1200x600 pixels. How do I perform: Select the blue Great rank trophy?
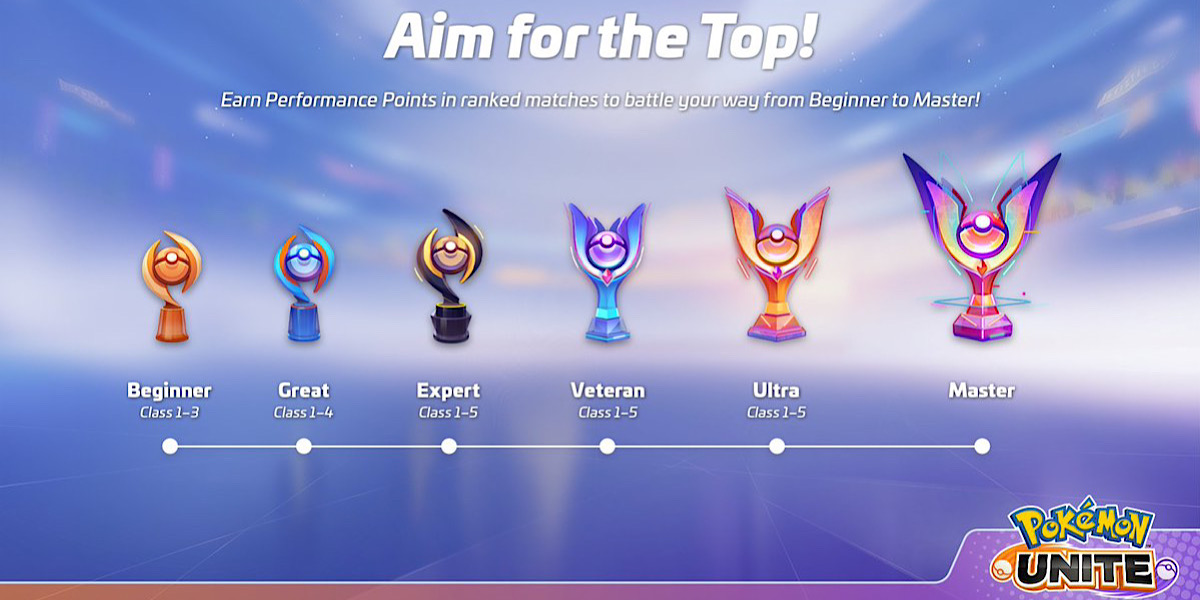coord(302,284)
